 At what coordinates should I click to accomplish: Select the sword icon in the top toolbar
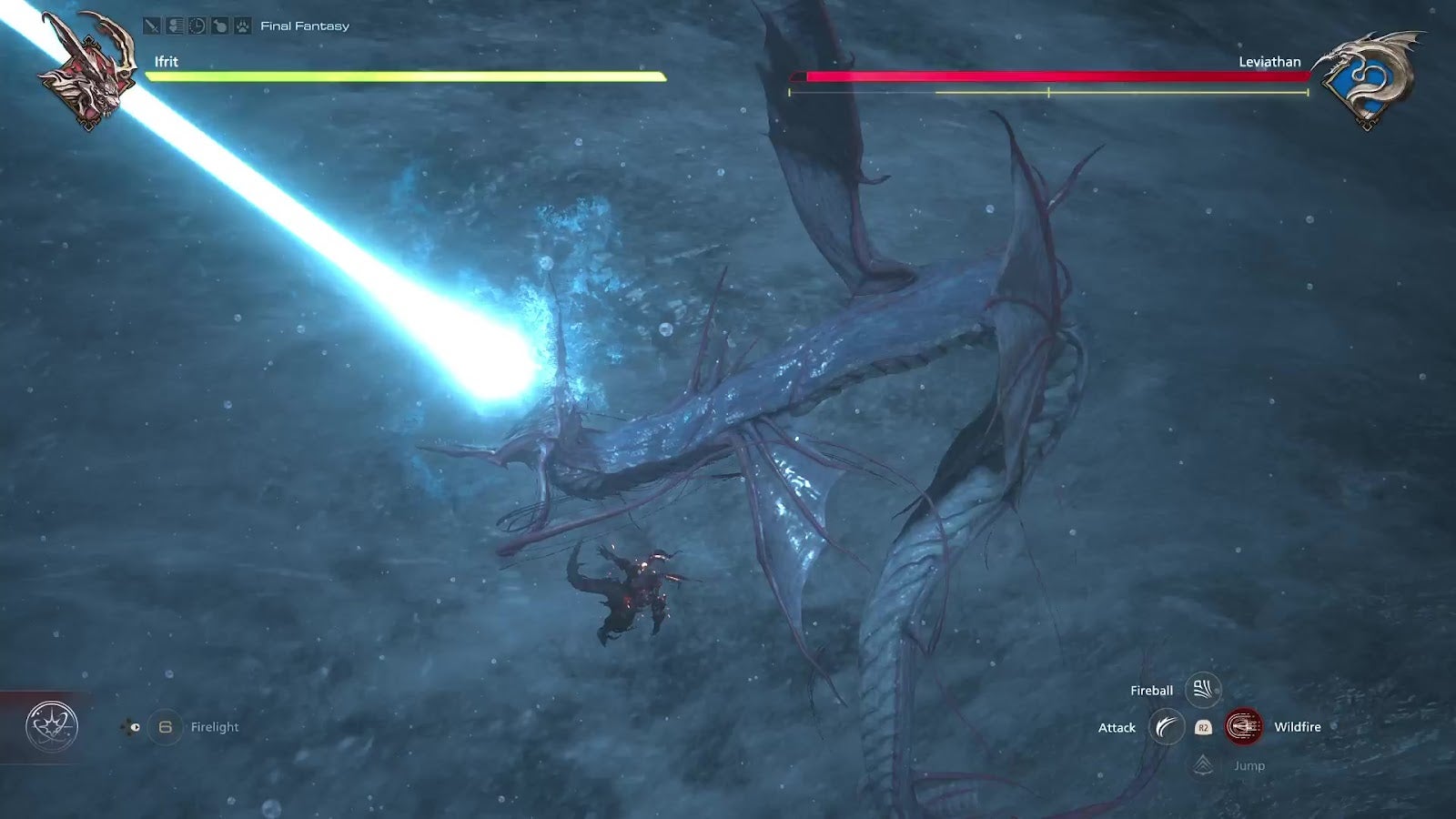coord(152,25)
